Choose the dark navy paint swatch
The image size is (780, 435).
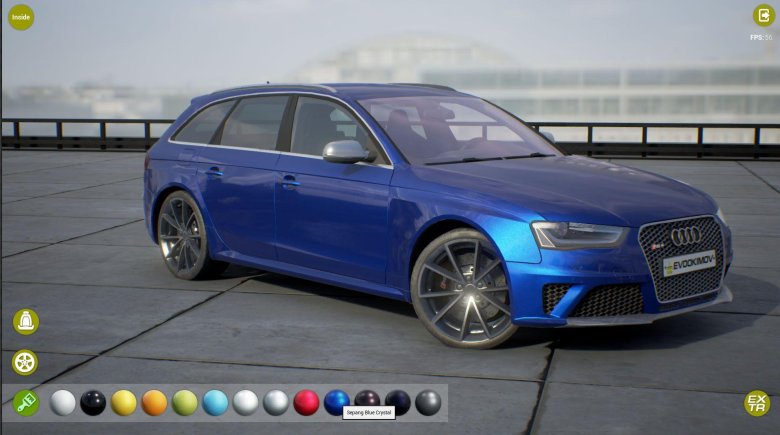coord(398,402)
